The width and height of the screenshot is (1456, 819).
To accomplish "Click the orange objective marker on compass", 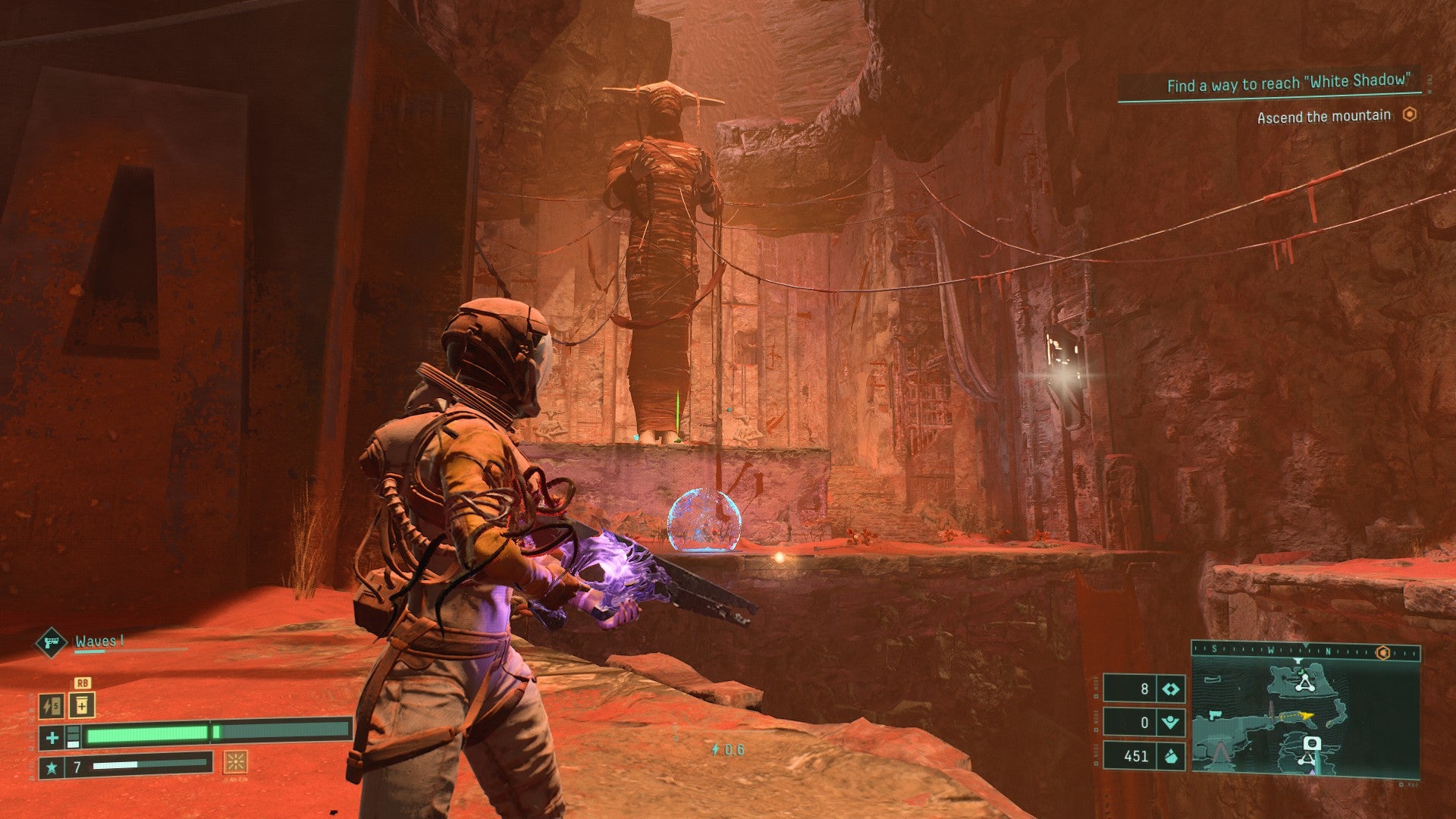I will tap(1383, 652).
